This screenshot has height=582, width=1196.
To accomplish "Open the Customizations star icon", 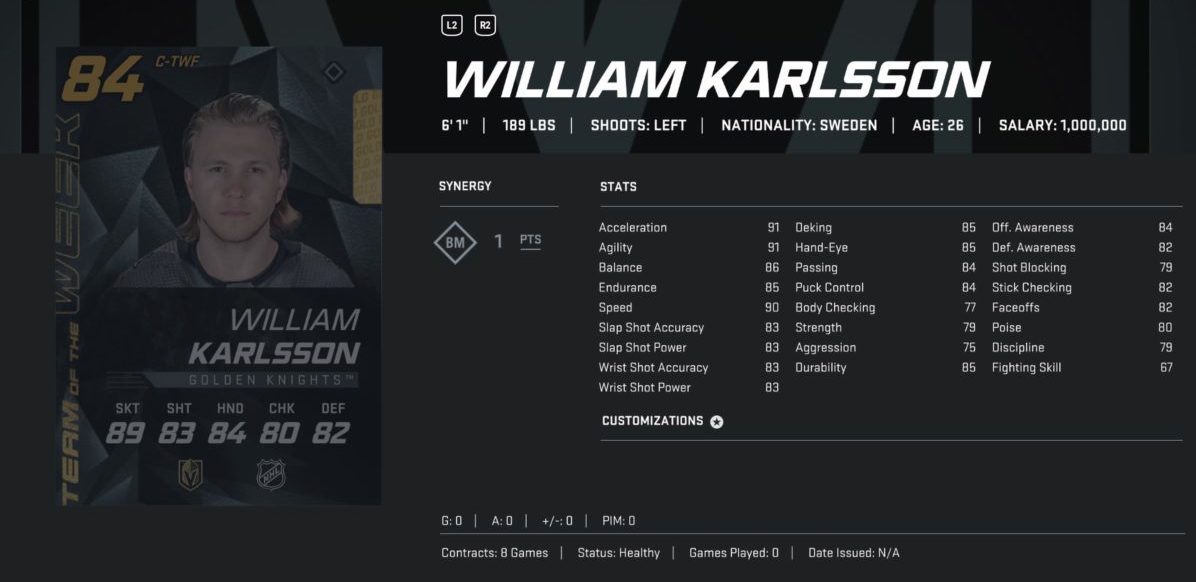I will pos(716,422).
